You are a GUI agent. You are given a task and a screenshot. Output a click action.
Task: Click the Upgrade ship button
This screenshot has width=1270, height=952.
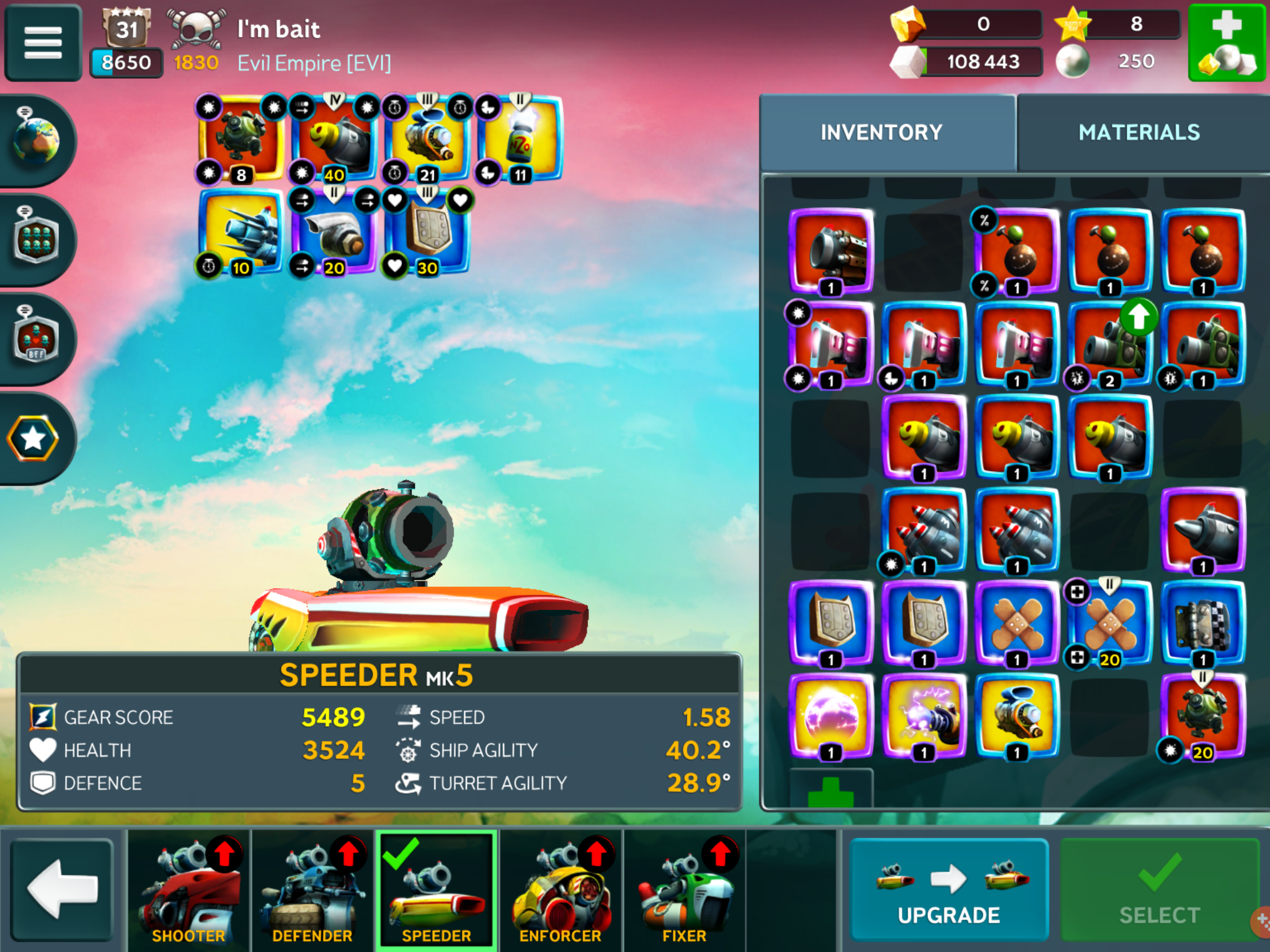coord(949,889)
